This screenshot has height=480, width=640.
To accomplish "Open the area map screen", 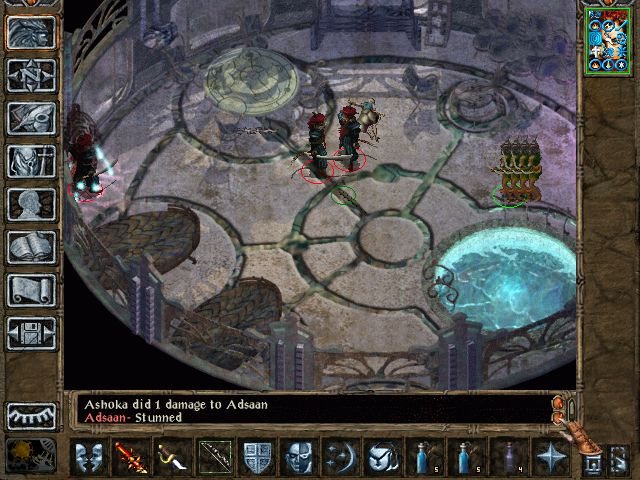I will point(31,75).
